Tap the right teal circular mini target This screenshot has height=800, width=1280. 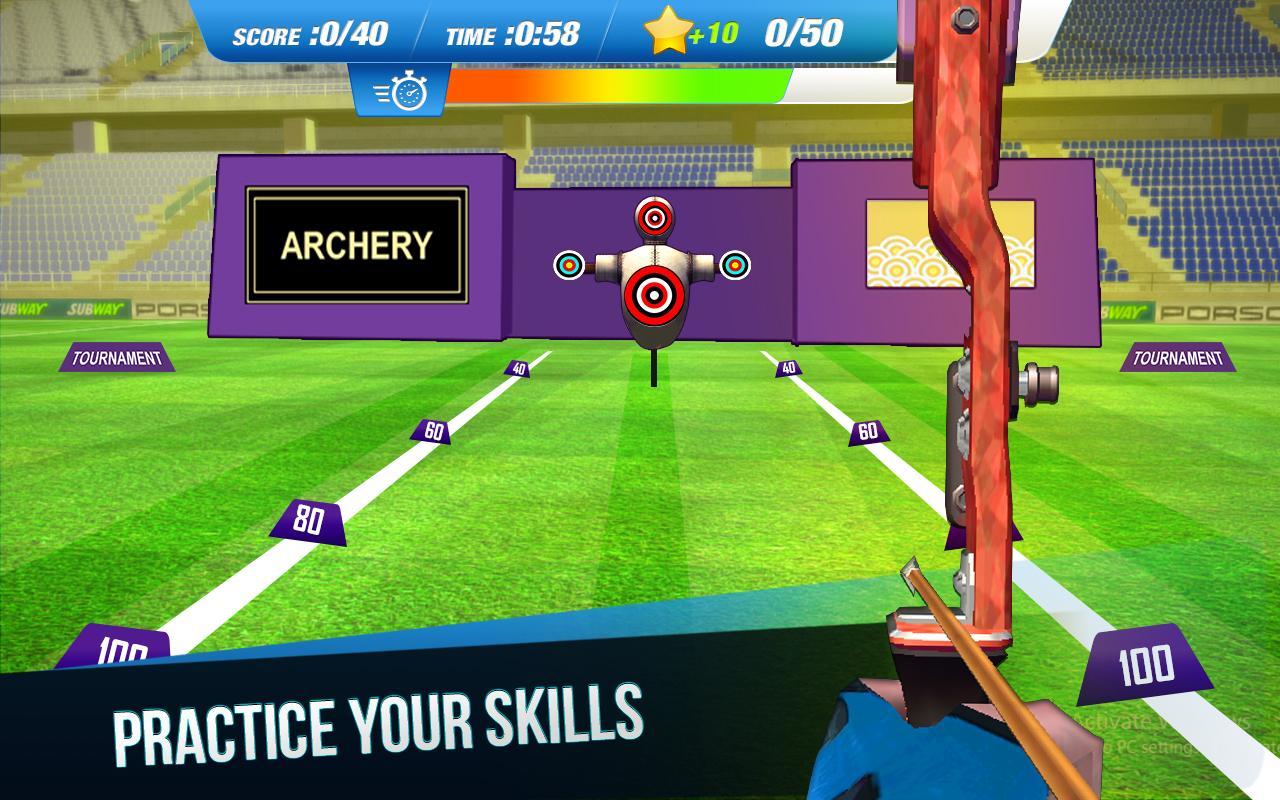(733, 263)
